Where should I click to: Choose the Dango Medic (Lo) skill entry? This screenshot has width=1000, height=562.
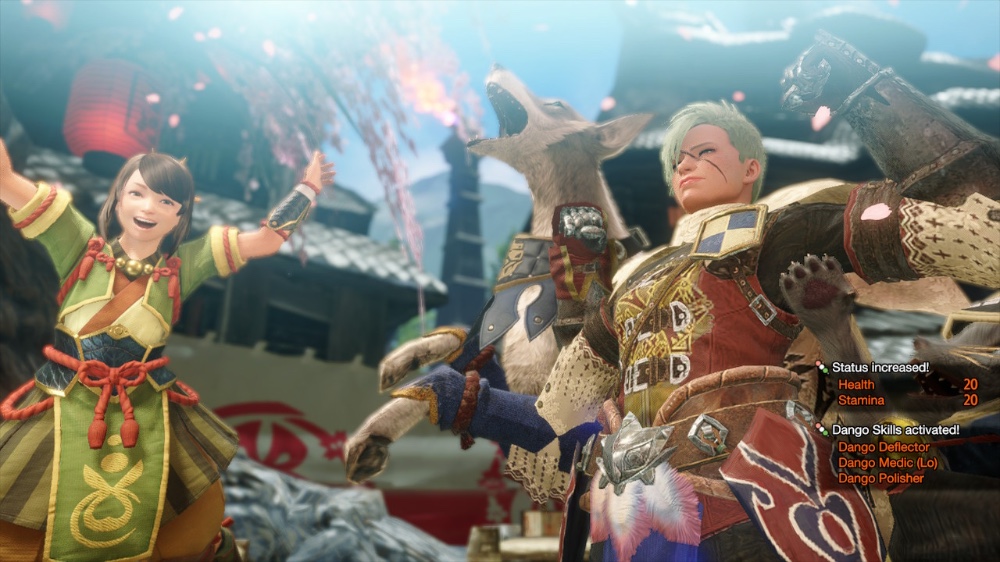pyautogui.click(x=888, y=463)
